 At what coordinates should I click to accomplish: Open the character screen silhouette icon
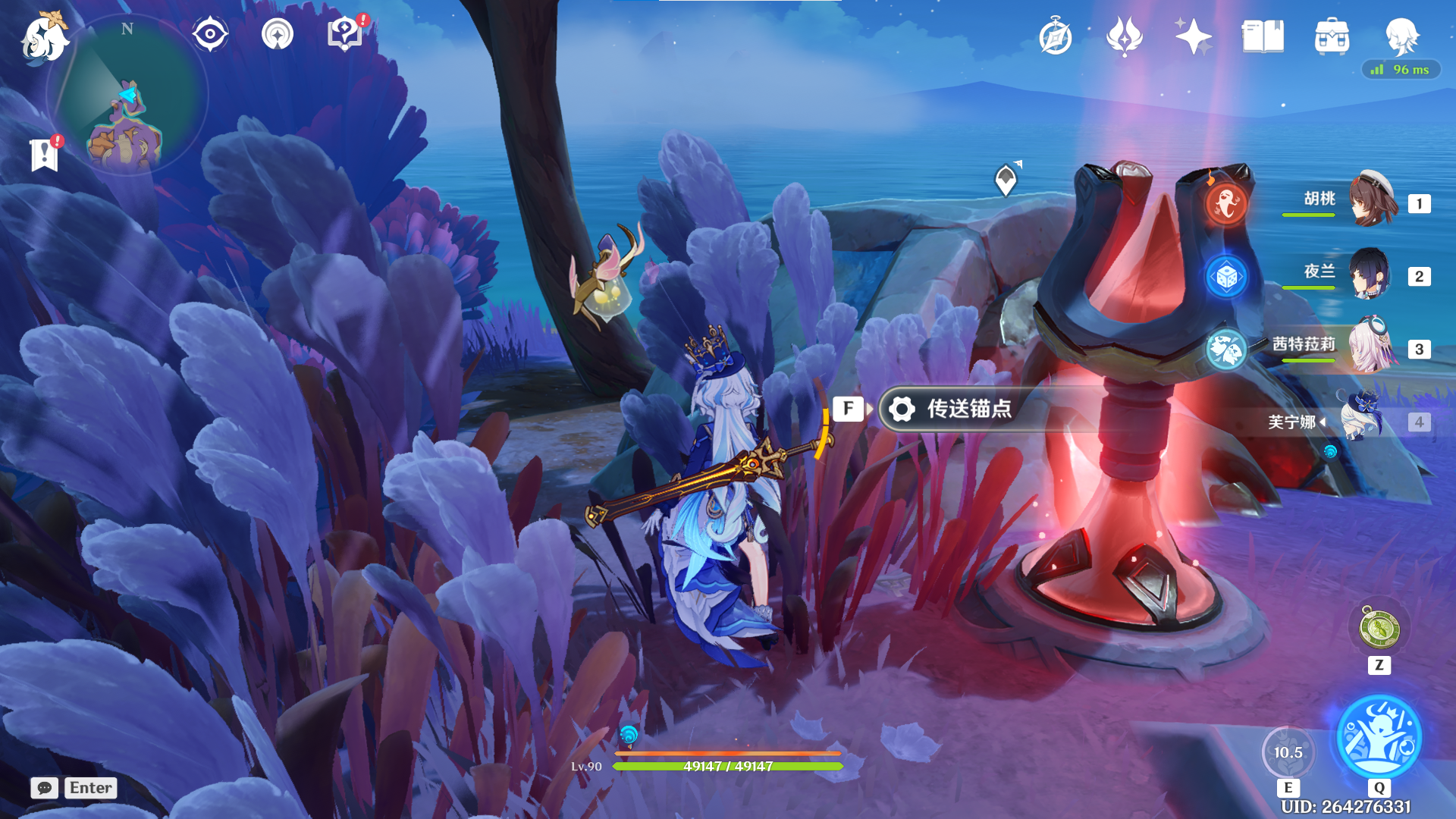coord(1401,35)
